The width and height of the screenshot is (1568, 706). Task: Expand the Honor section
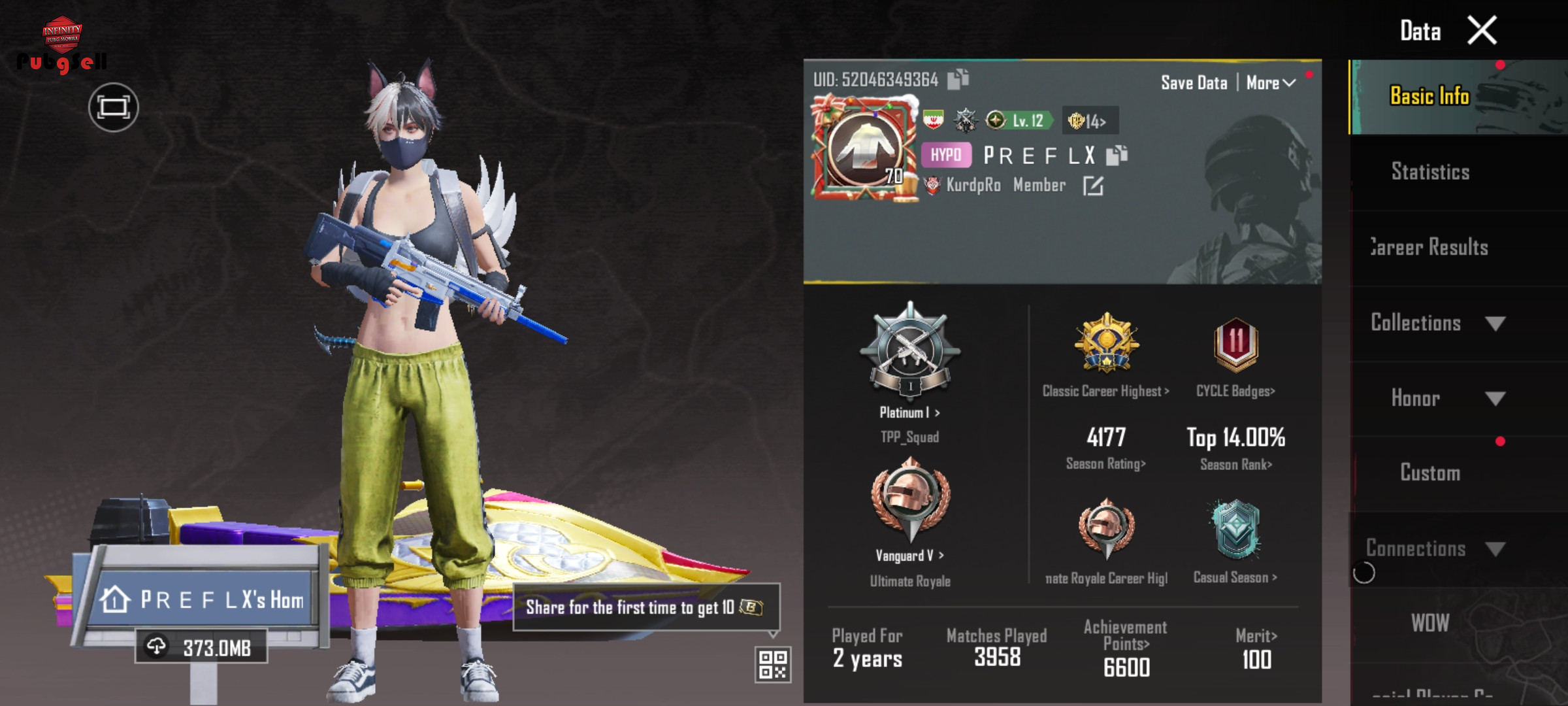(1437, 398)
